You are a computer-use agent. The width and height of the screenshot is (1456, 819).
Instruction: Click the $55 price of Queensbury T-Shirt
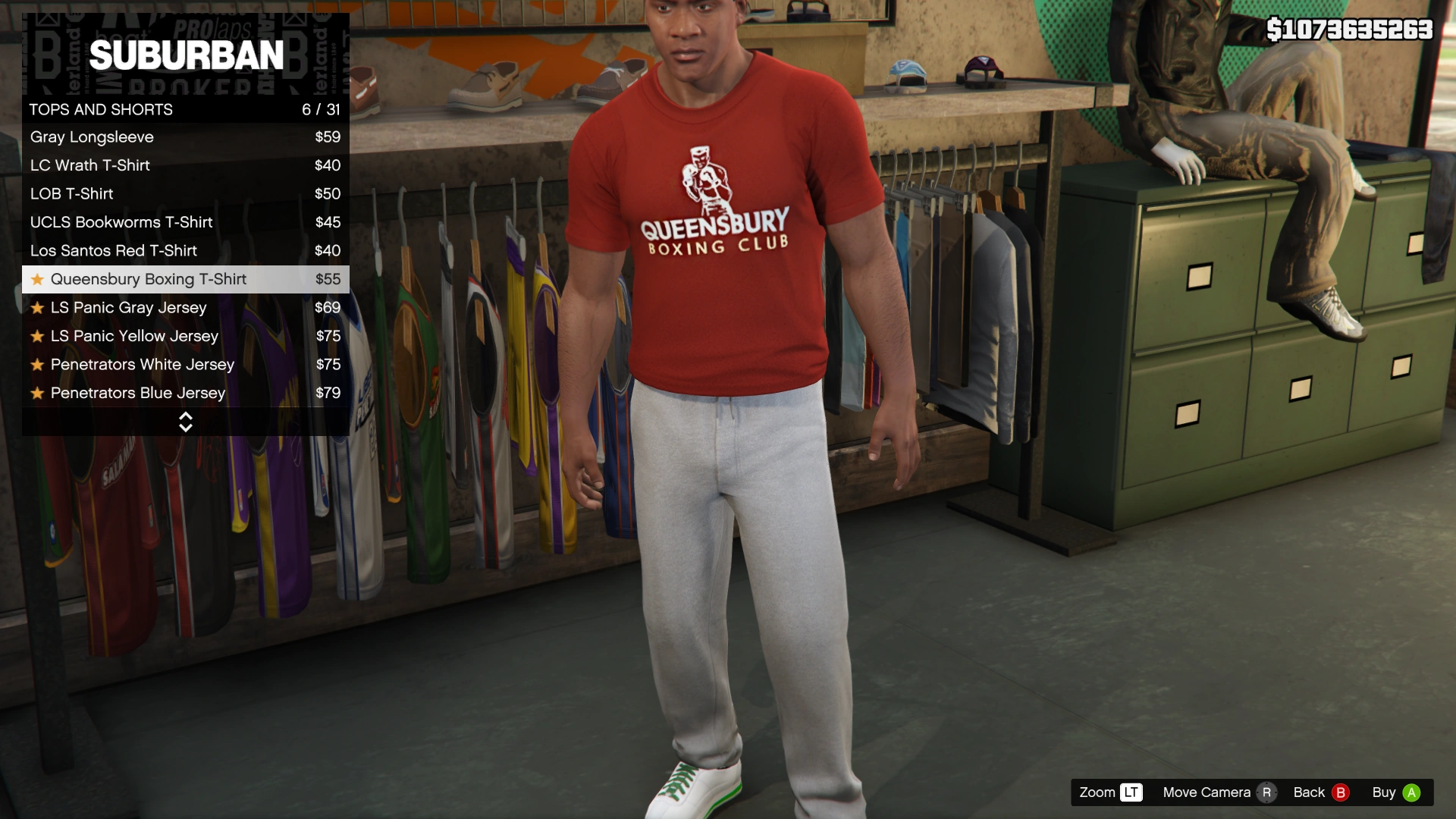(x=330, y=279)
